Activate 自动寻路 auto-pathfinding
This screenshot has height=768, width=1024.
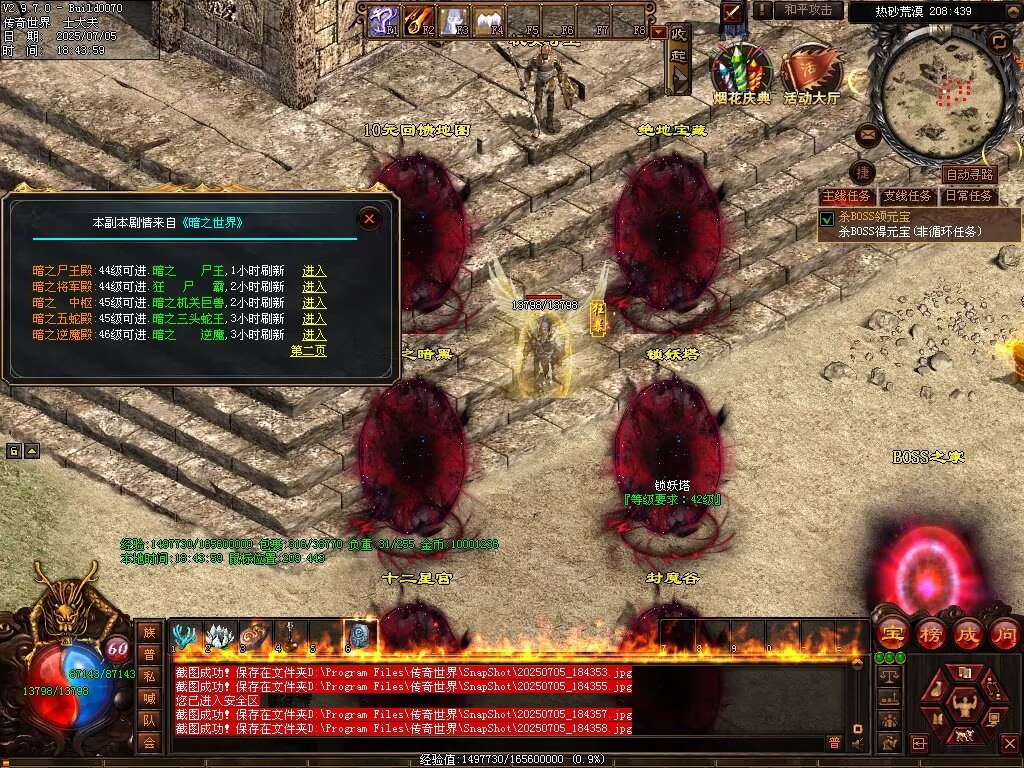[x=969, y=175]
